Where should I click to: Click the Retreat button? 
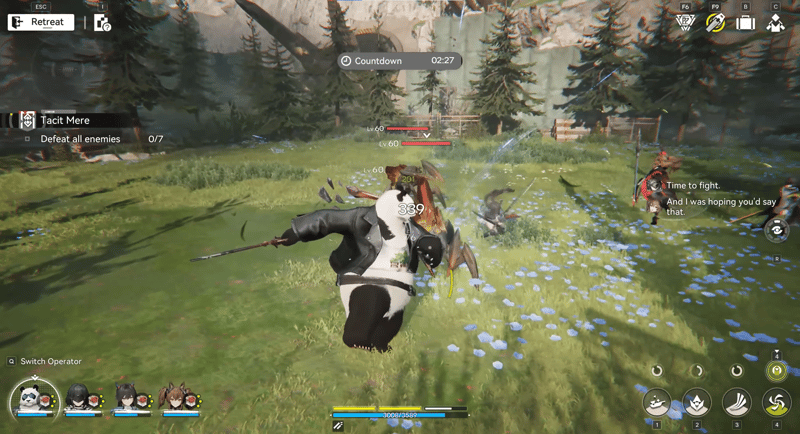pos(41,22)
